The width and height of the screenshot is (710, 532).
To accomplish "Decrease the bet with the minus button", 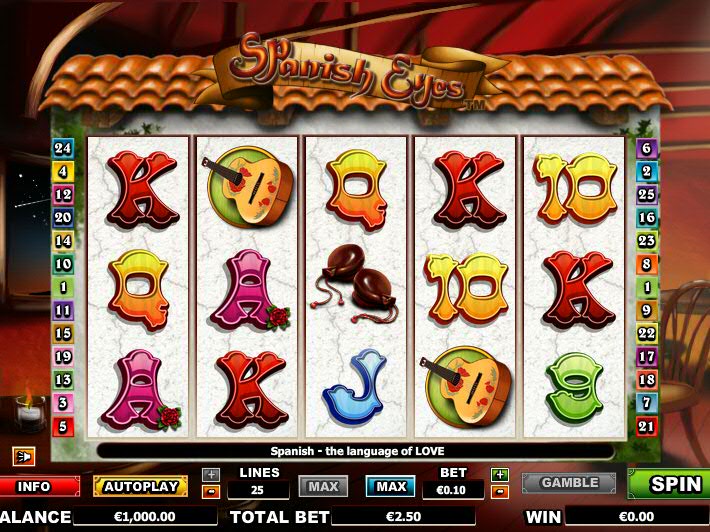I will click(500, 491).
